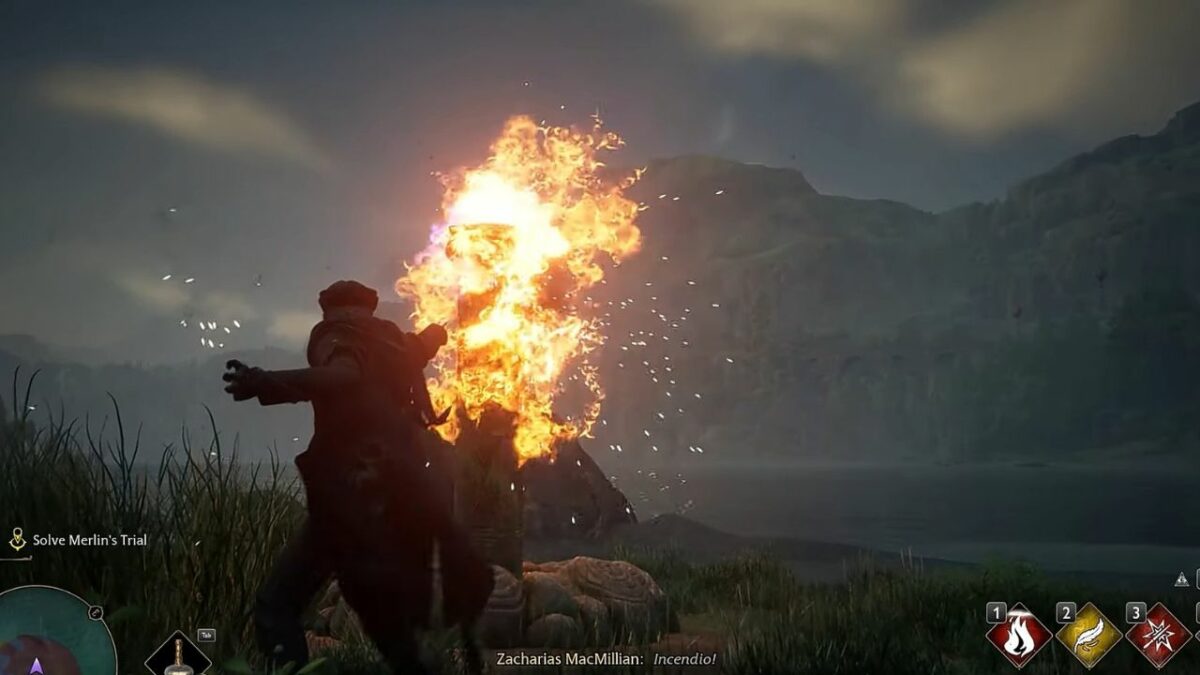Click the small wand marker on minimap rim

(95, 612)
